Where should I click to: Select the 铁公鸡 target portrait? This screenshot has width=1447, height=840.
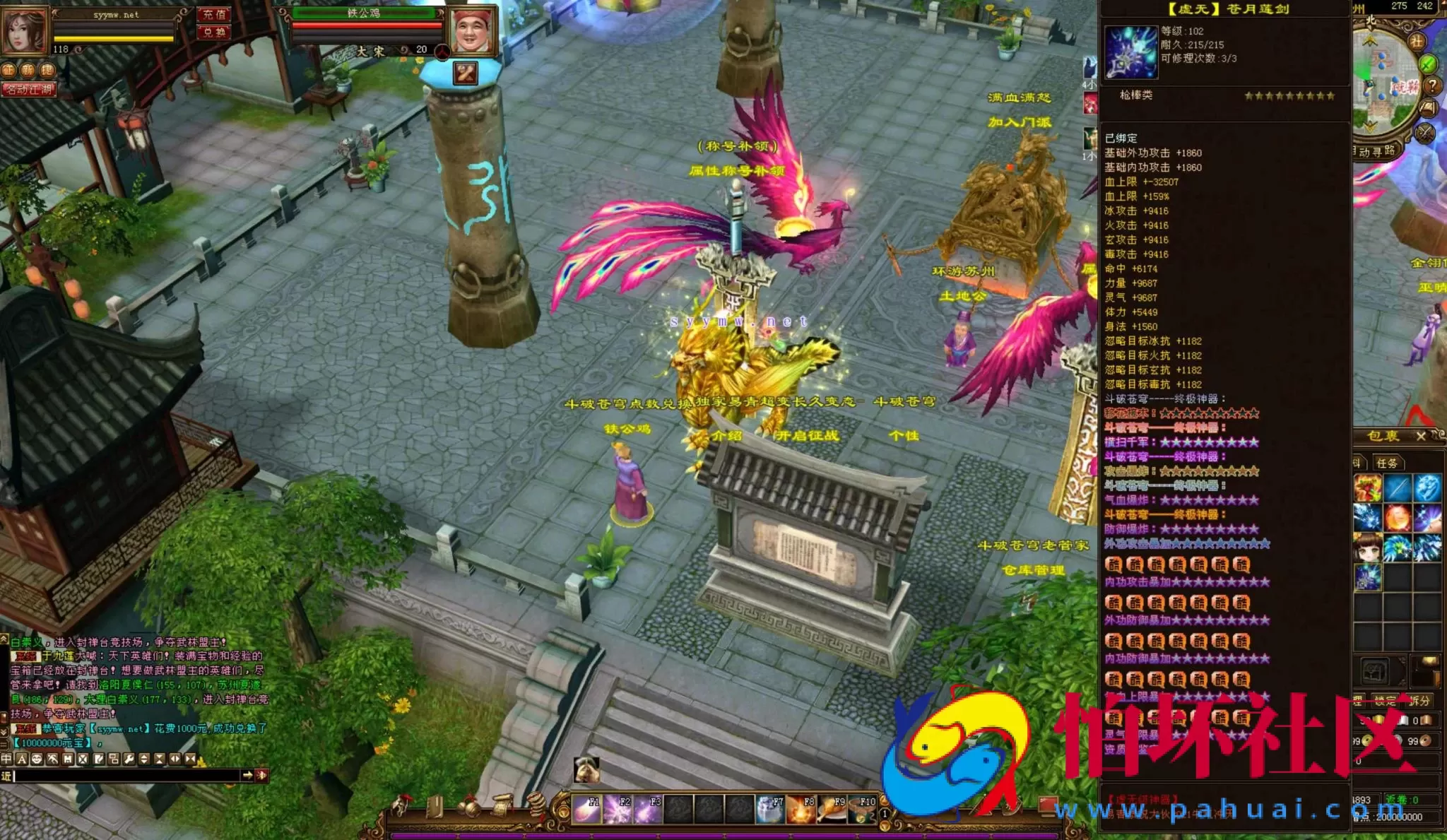(x=473, y=30)
